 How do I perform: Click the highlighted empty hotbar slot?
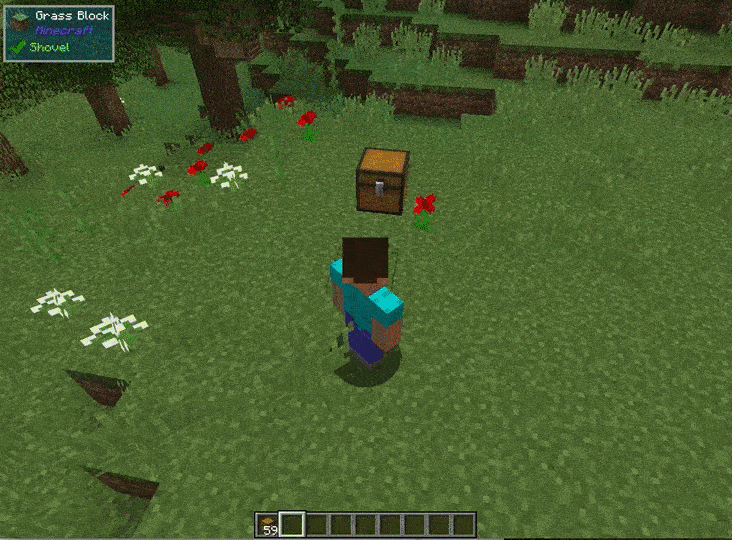tap(292, 524)
